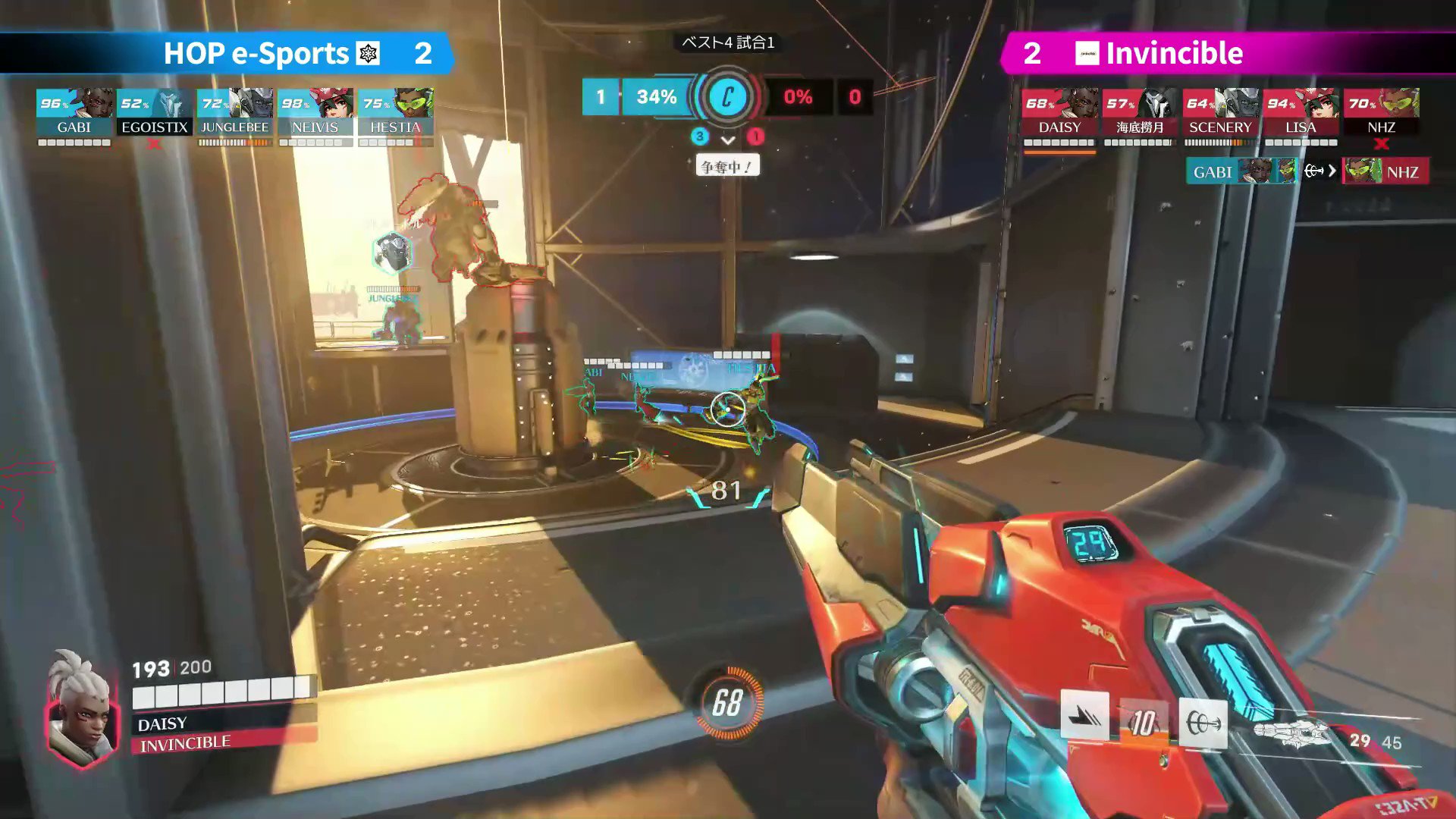Click the 34% capture progress bar
1456x819 pixels.
point(656,97)
